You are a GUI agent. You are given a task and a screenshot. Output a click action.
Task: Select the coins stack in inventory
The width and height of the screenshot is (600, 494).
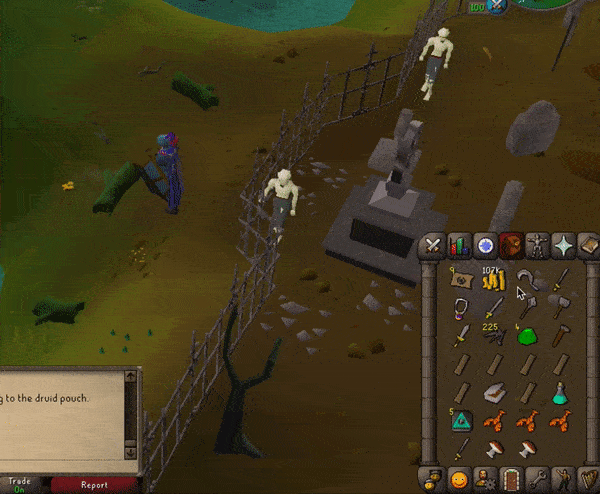click(x=493, y=281)
